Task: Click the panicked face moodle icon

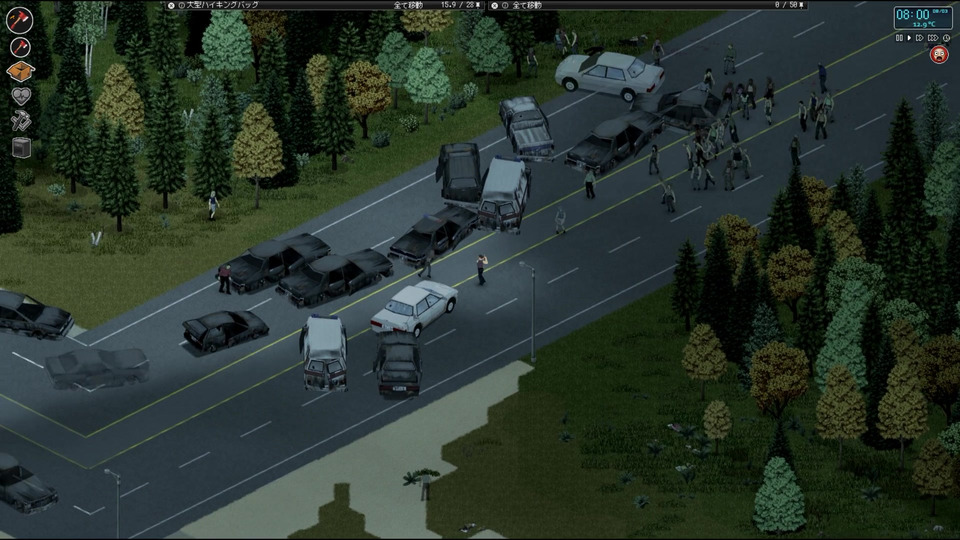Action: [x=940, y=56]
